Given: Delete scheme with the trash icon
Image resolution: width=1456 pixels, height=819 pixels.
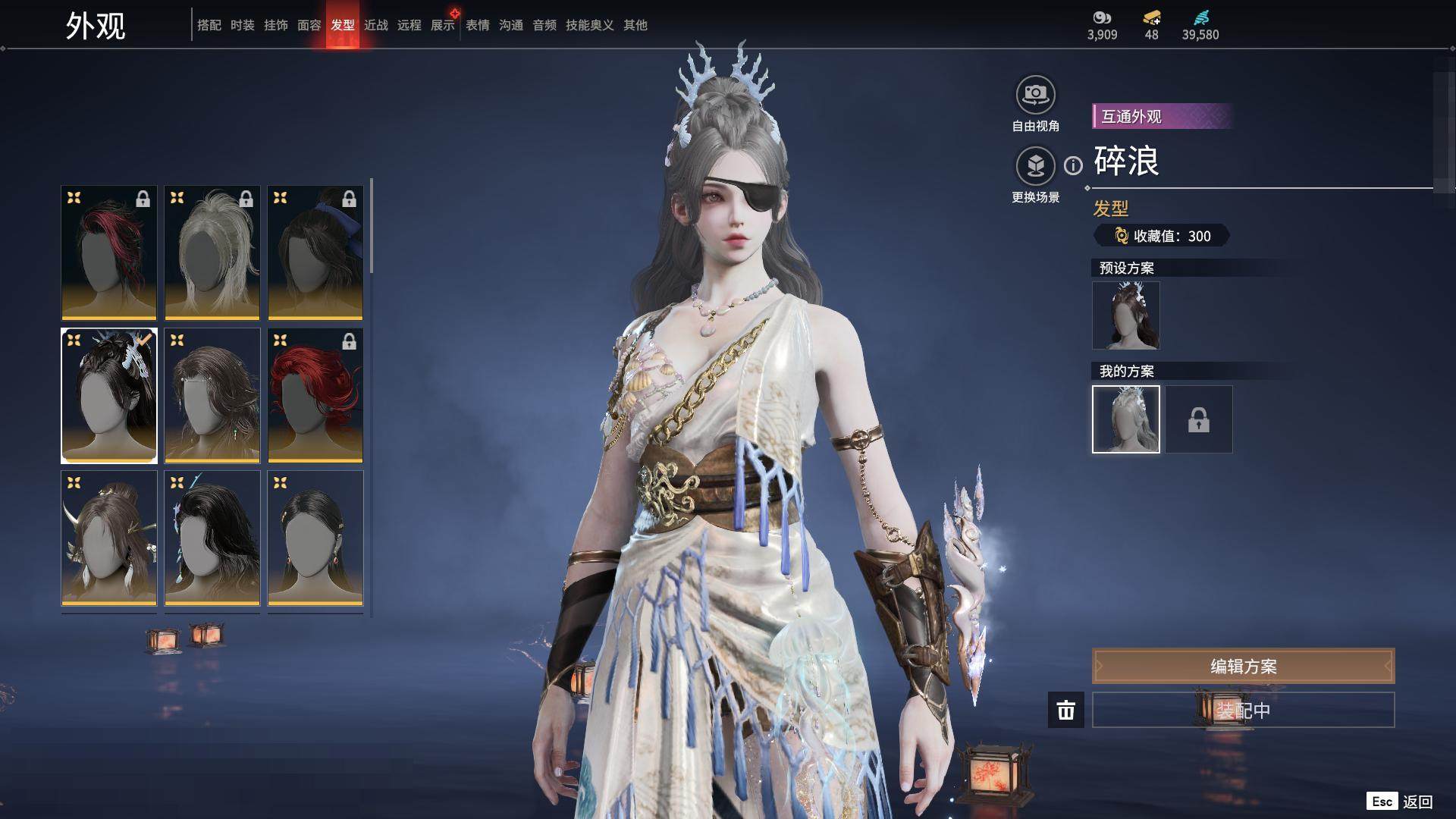Looking at the screenshot, I should click(1065, 710).
